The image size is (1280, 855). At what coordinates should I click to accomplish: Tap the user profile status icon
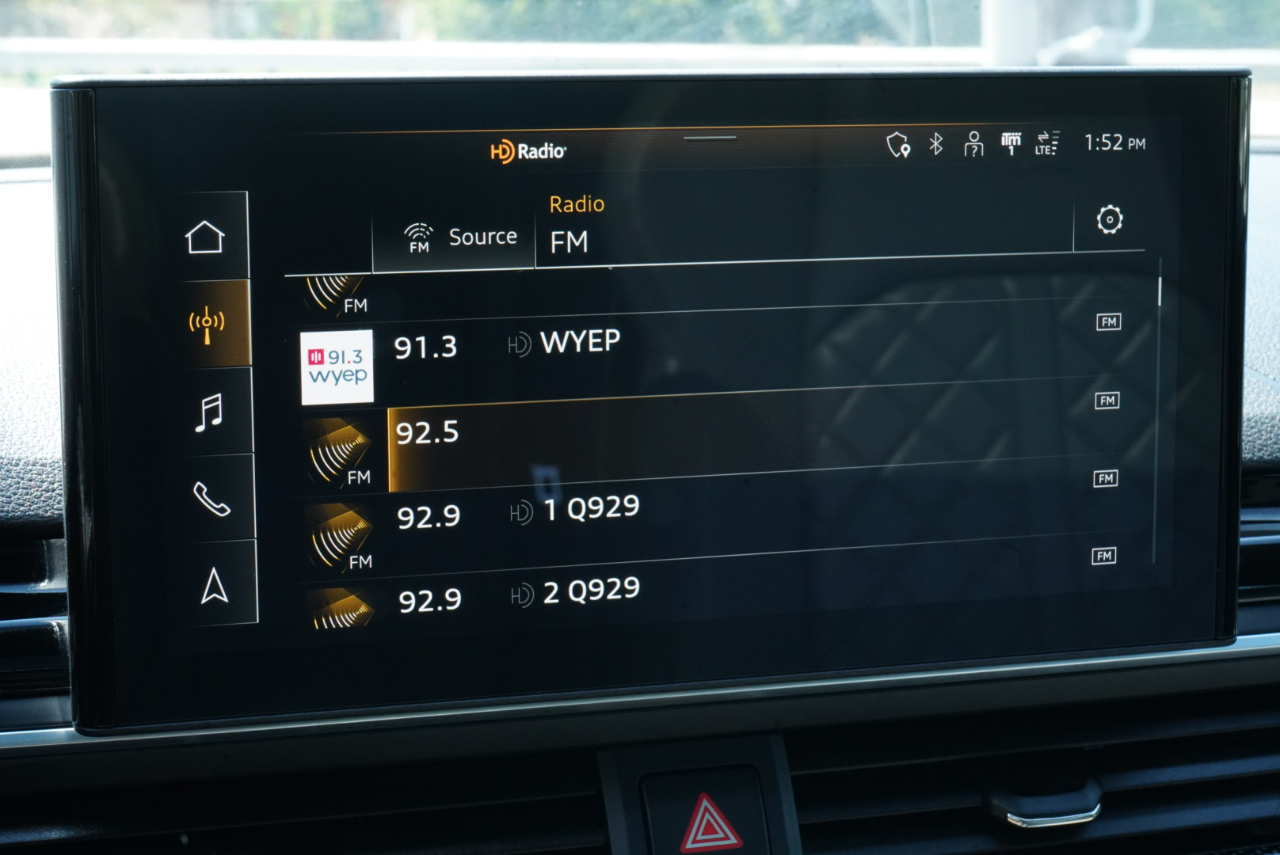pos(973,145)
